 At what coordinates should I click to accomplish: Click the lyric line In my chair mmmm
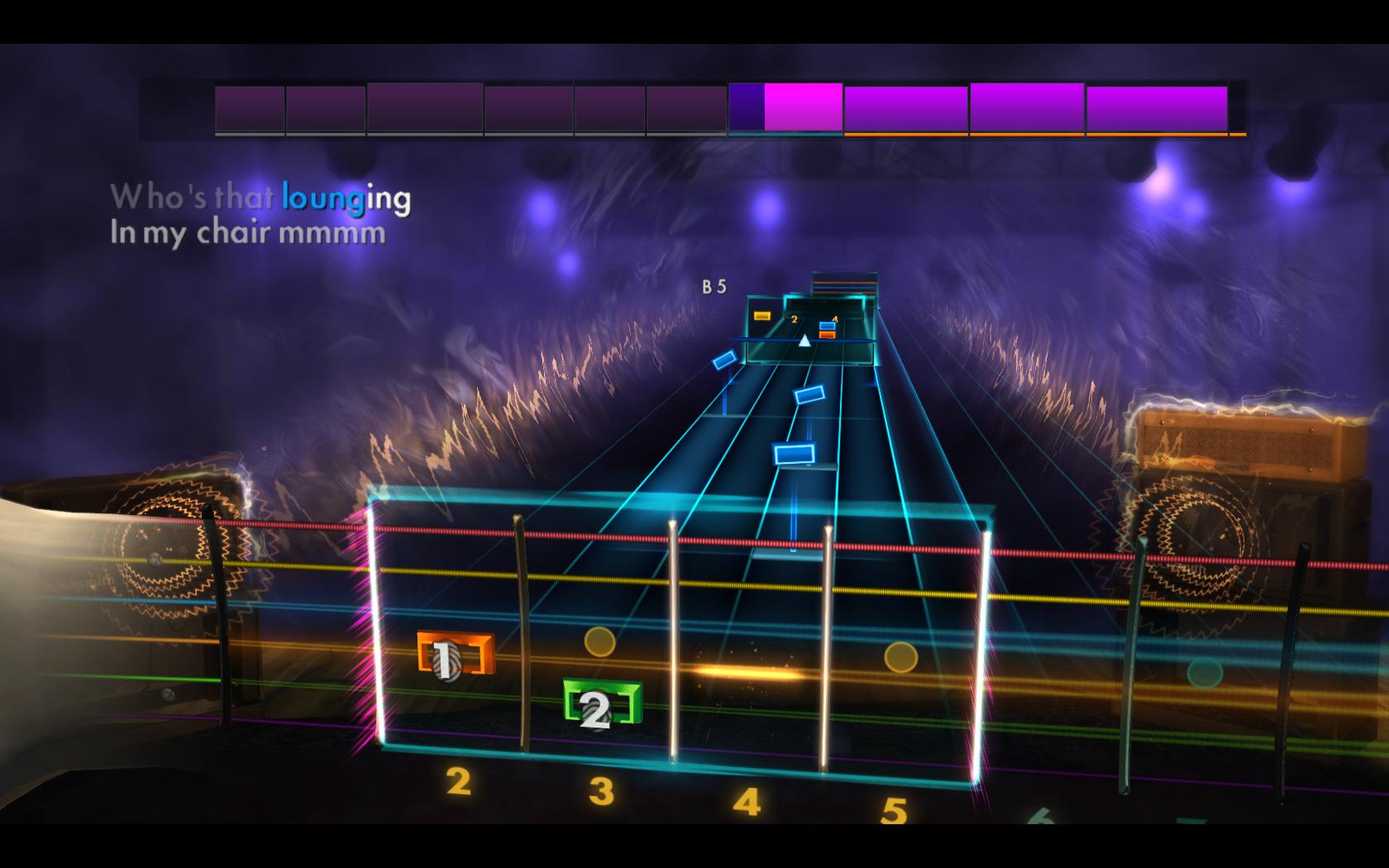248,234
